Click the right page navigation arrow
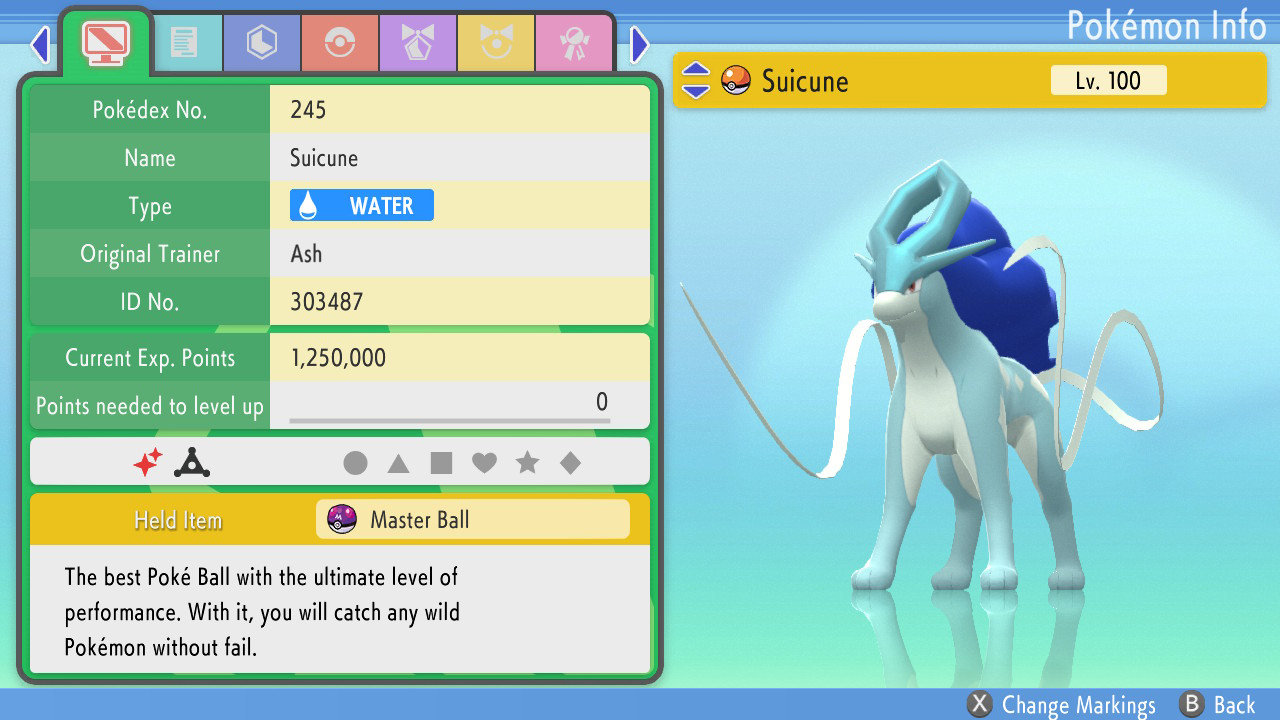 coord(639,45)
